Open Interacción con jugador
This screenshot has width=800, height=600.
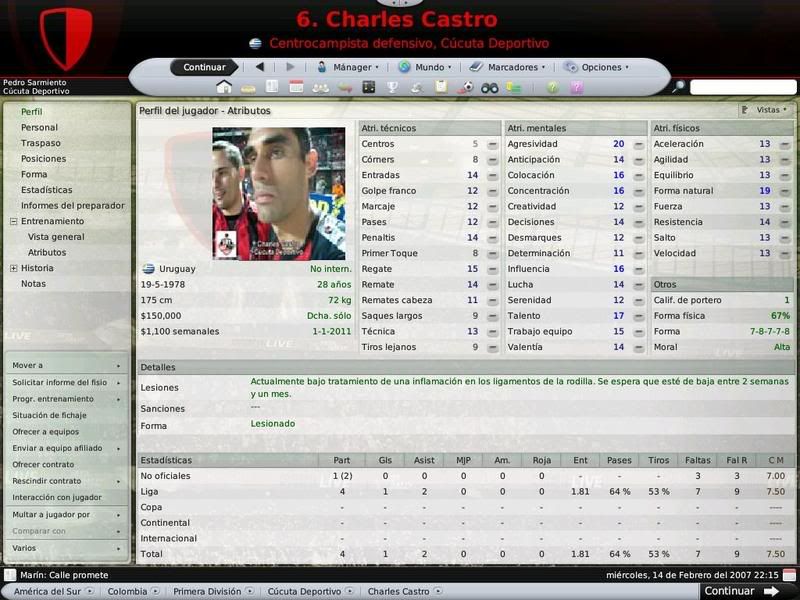[x=57, y=497]
